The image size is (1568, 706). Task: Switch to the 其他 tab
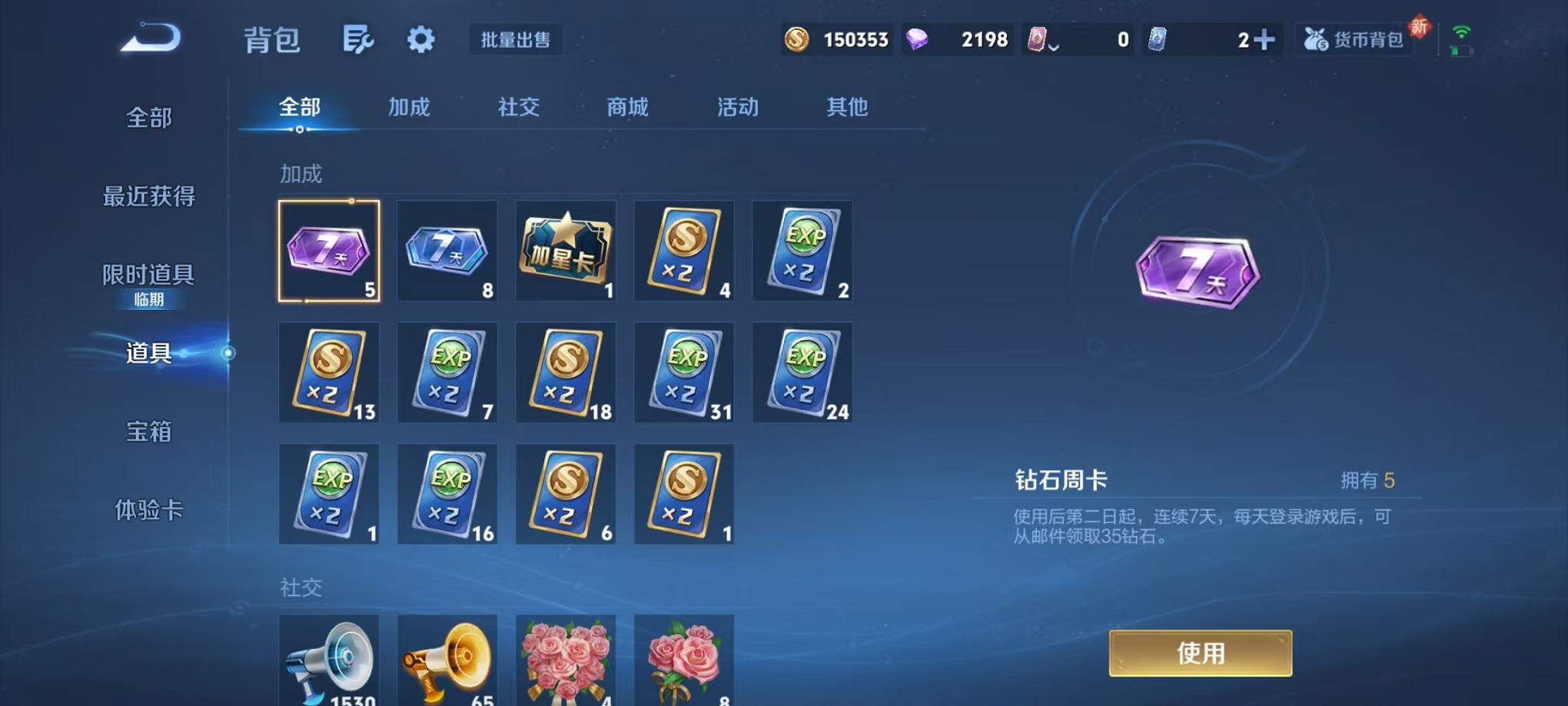pos(847,108)
